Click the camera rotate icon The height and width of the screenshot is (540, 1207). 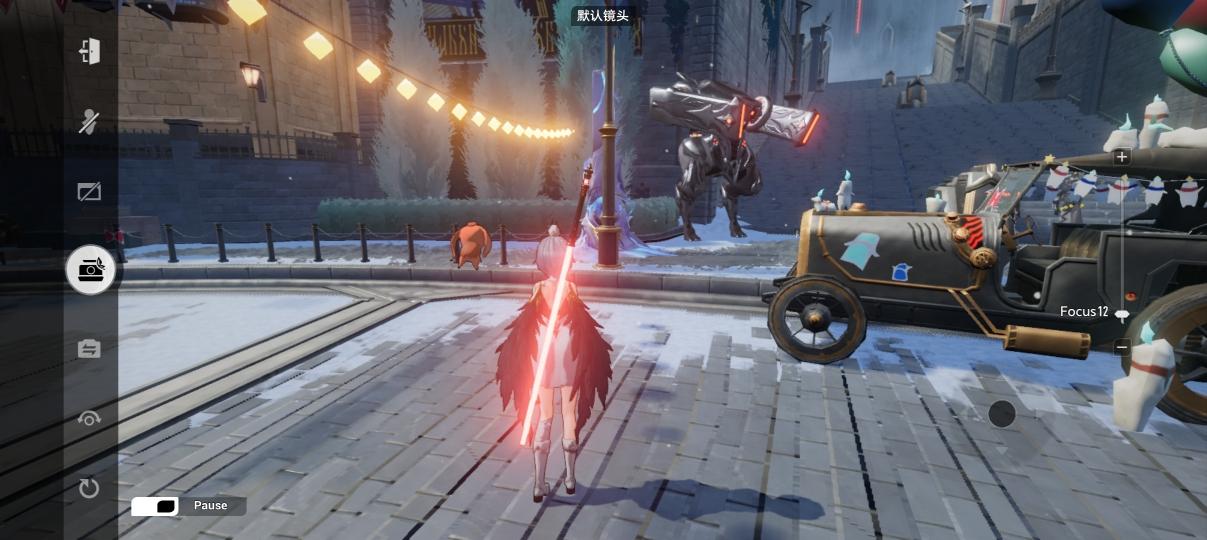click(x=90, y=419)
